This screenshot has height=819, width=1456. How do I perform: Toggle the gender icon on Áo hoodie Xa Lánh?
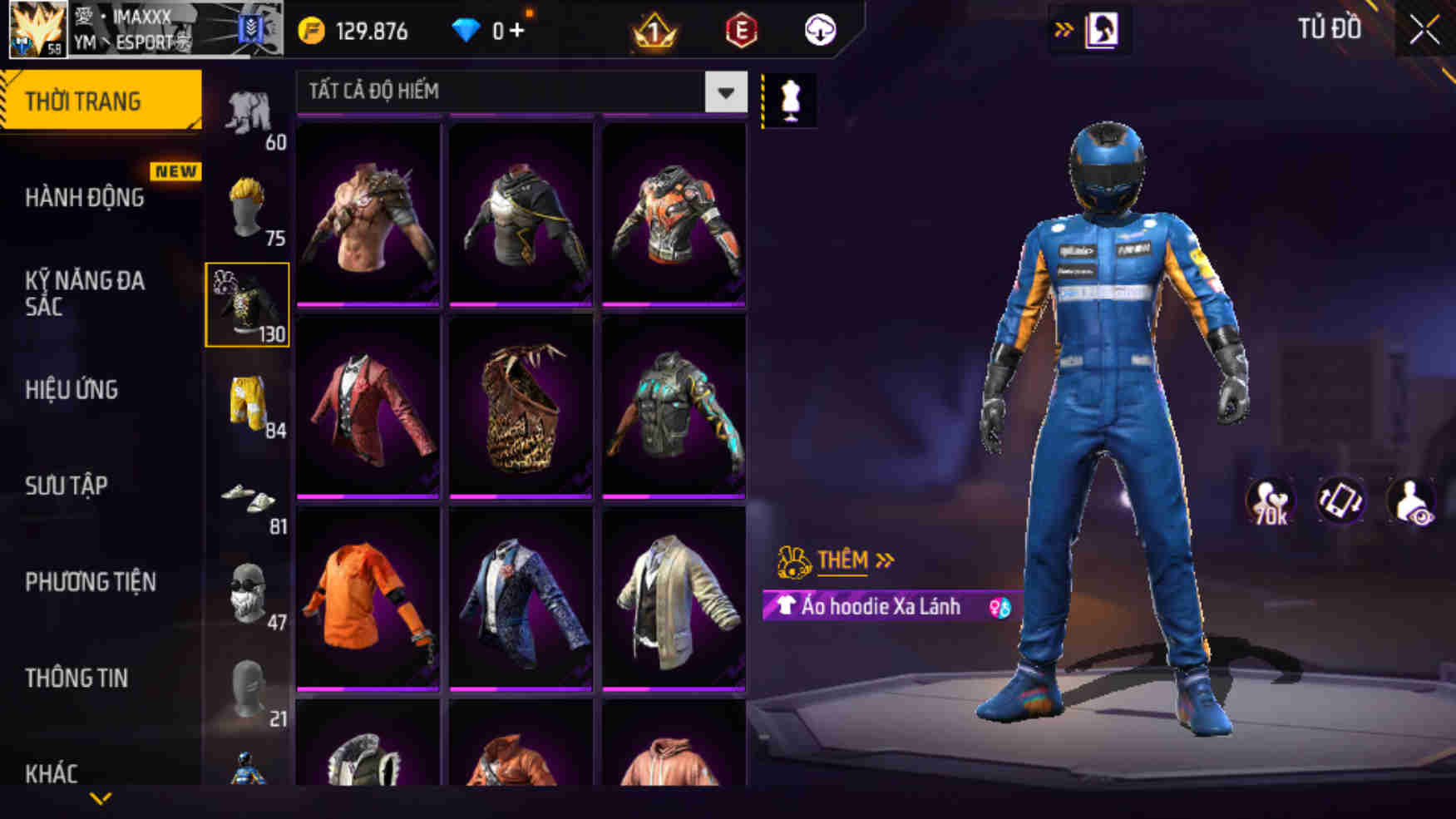tap(997, 608)
